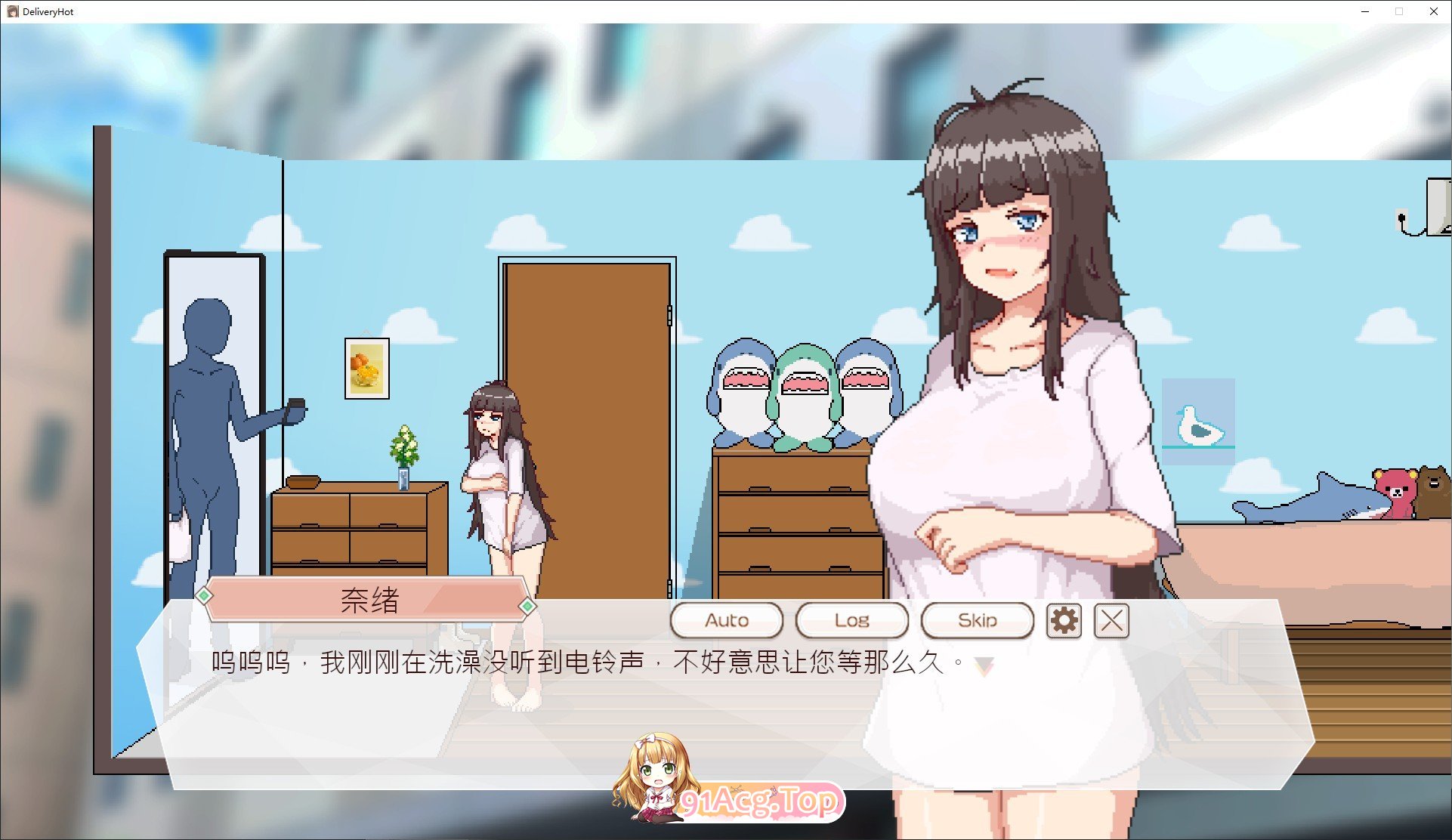Open the Log to review message history
Viewport: 1452px width, 840px height.
851,619
